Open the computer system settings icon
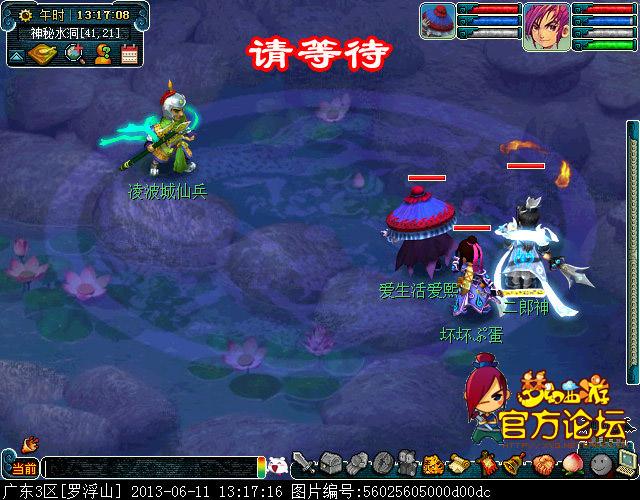Image resolution: width=640 pixels, height=500 pixels. [x=627, y=461]
